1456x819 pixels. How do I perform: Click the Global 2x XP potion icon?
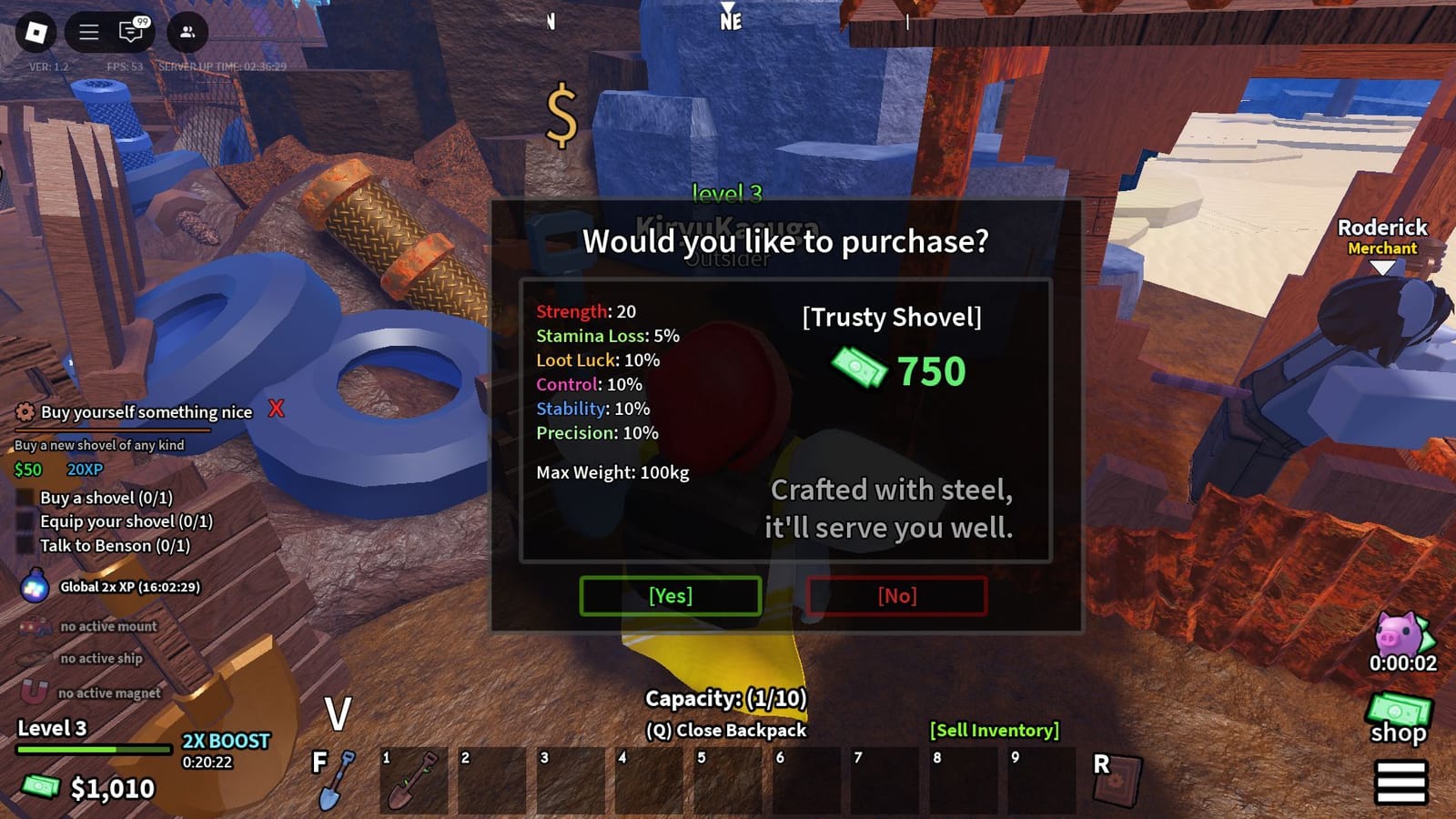pyautogui.click(x=35, y=588)
